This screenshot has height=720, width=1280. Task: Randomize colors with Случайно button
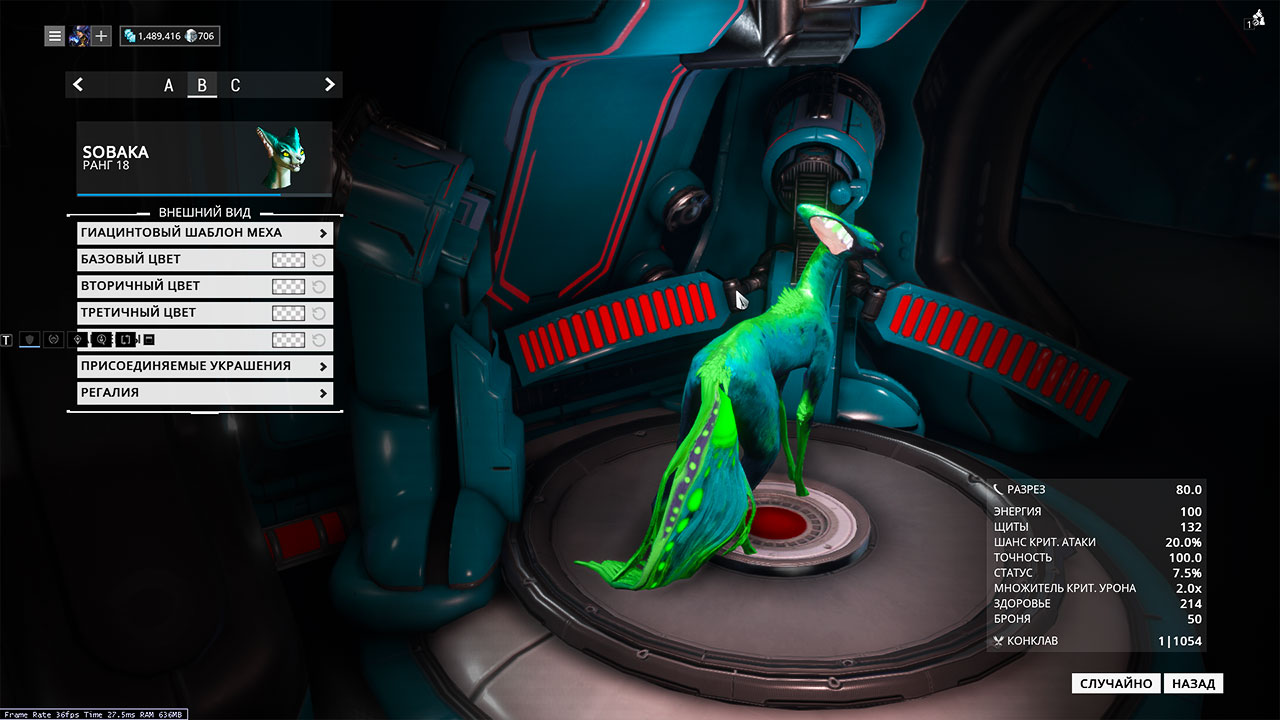(1117, 684)
